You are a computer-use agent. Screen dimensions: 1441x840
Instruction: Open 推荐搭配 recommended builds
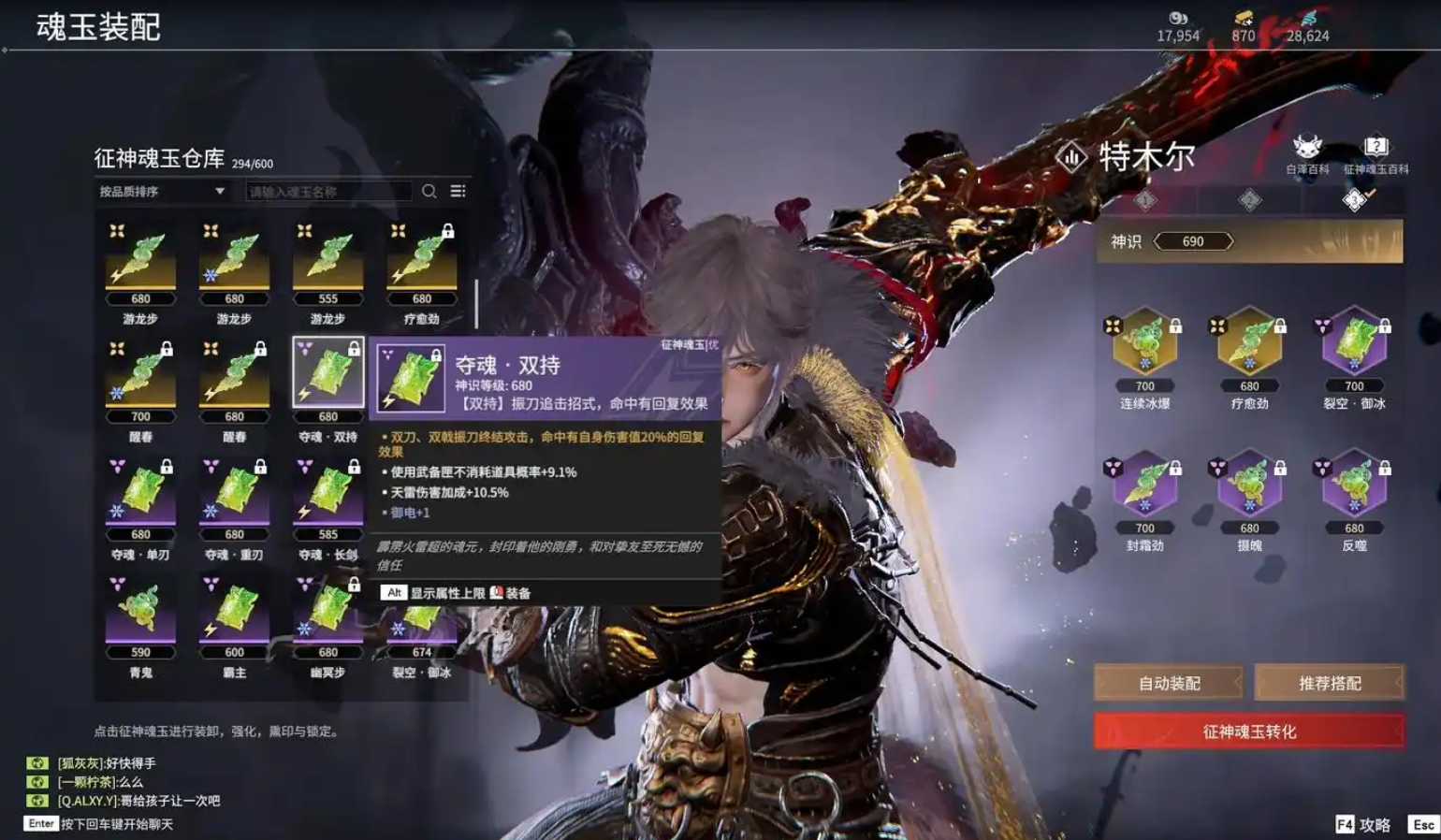pyautogui.click(x=1329, y=683)
